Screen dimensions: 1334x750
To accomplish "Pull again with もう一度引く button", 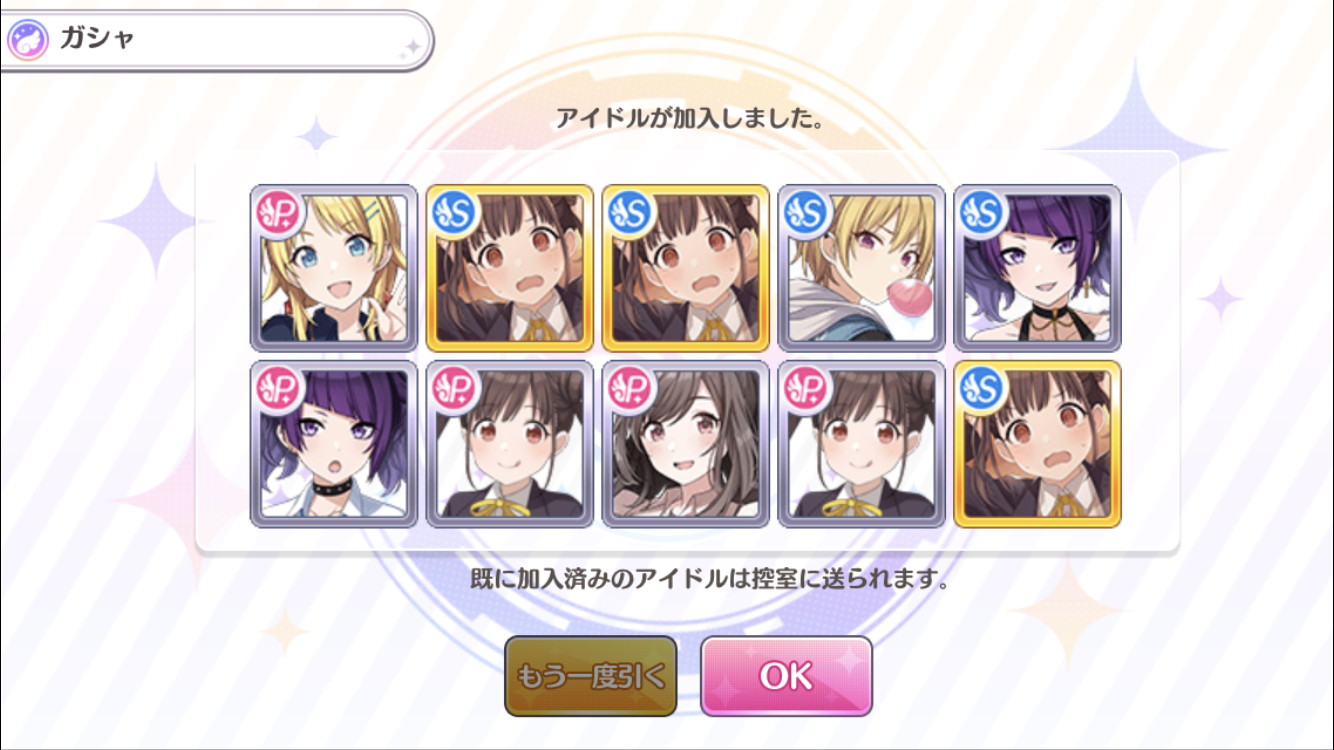I will (x=590, y=677).
